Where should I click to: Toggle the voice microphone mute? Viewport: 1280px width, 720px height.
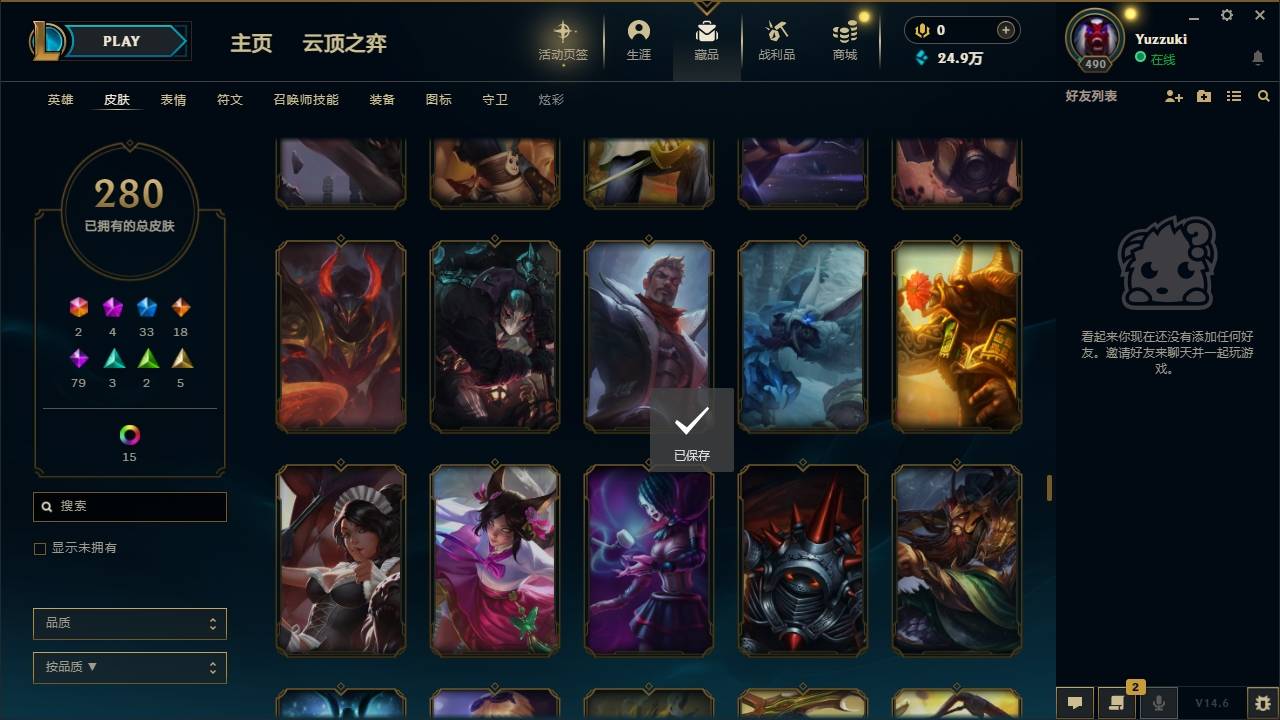click(x=1159, y=703)
